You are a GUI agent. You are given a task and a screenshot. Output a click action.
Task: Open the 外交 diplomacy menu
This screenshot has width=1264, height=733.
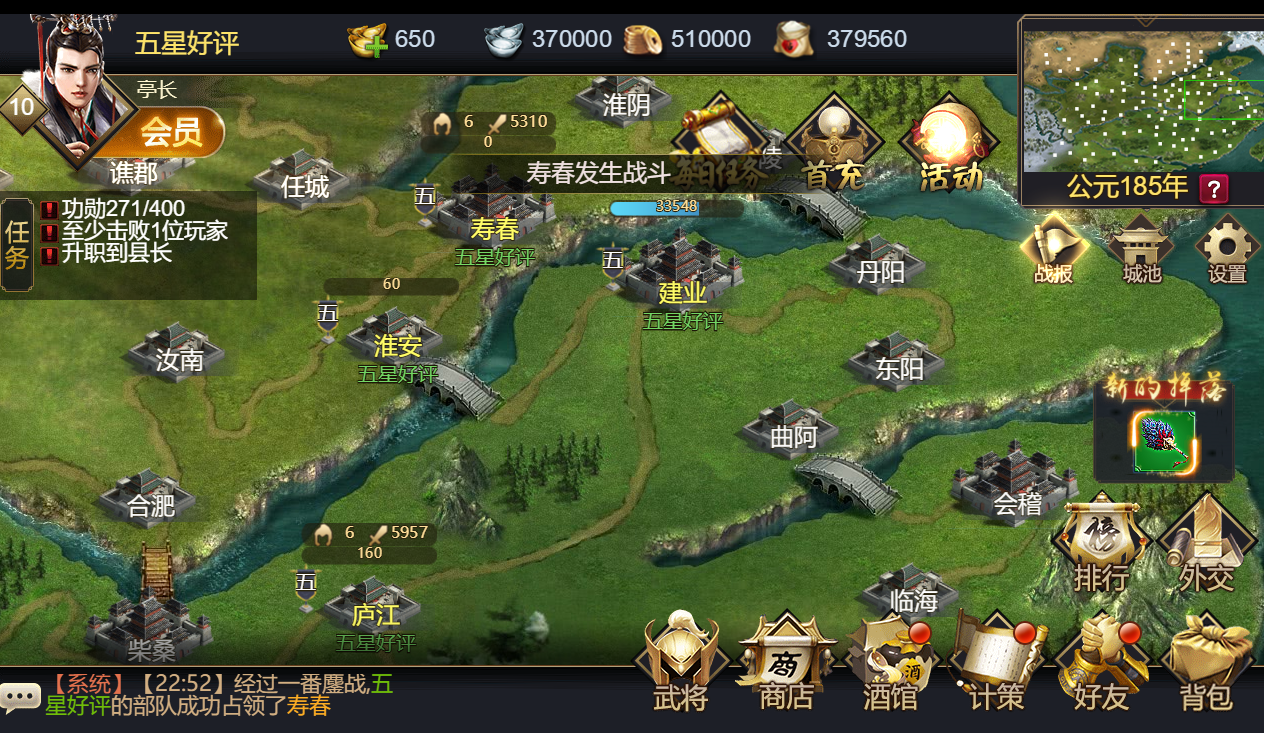tap(1206, 545)
